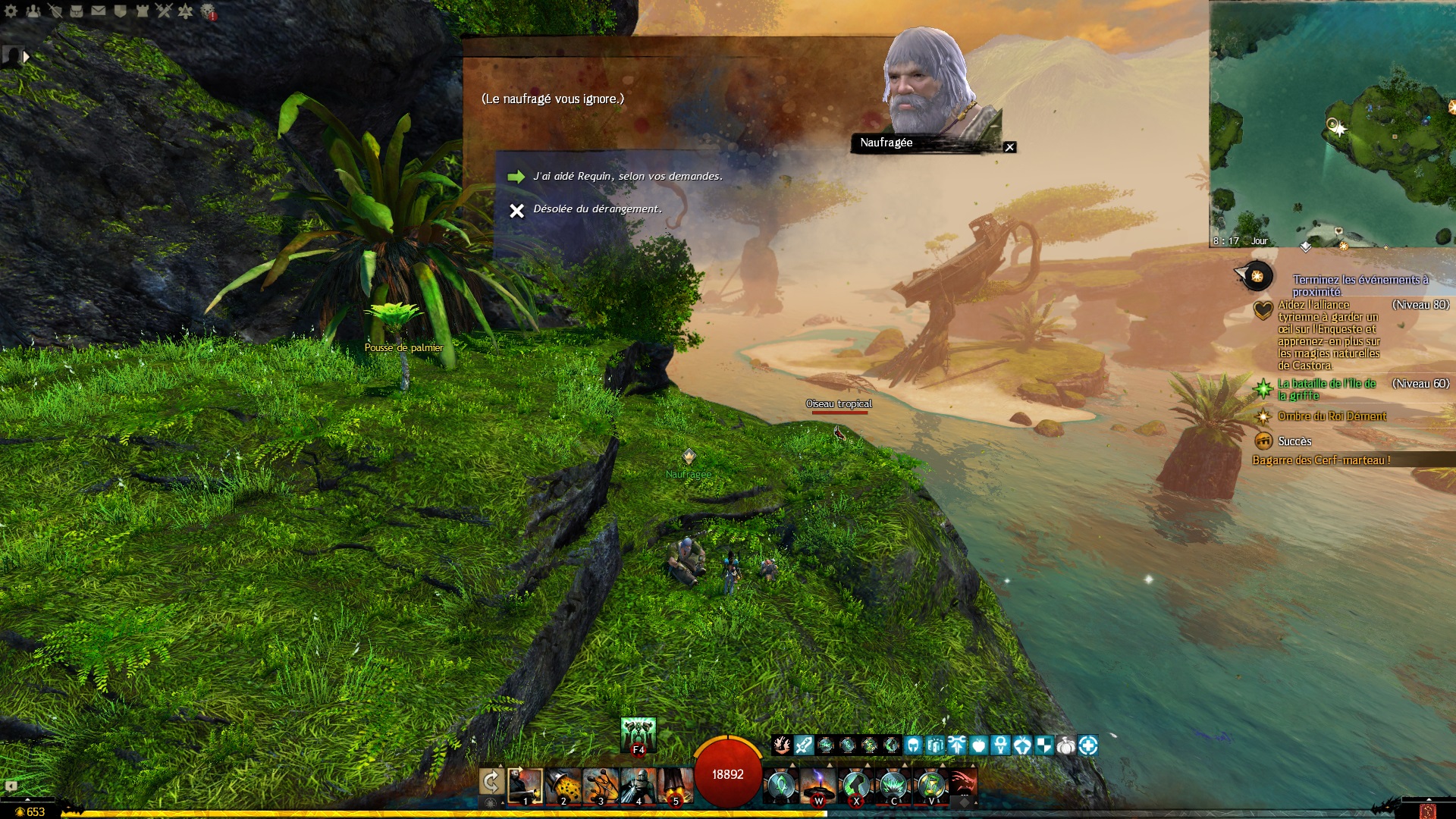Open the crossed swords PvP panel

click(164, 11)
